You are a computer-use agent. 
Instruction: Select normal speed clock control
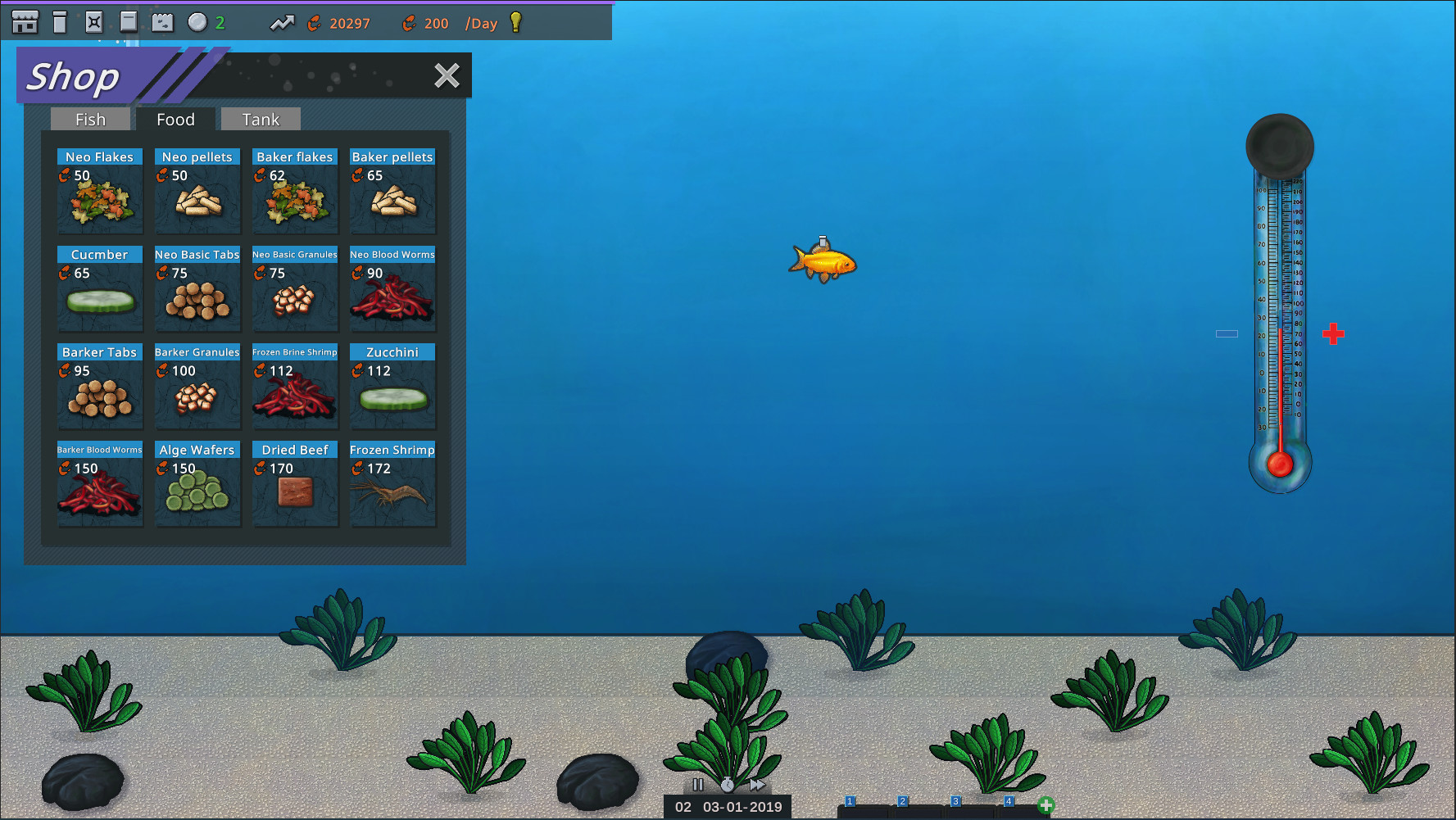pos(728,784)
